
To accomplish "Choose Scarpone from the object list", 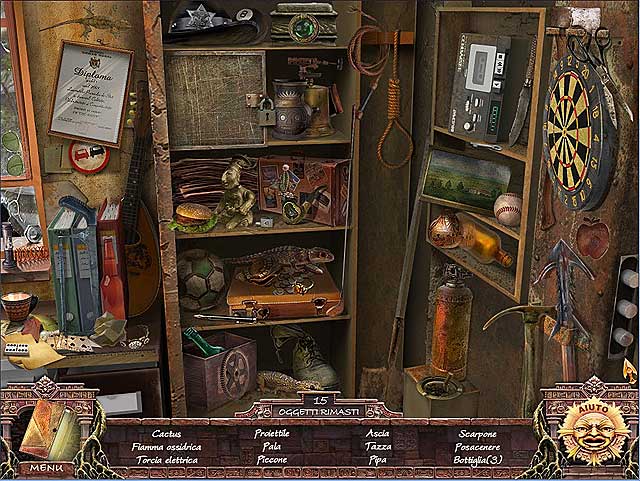I will [477, 433].
